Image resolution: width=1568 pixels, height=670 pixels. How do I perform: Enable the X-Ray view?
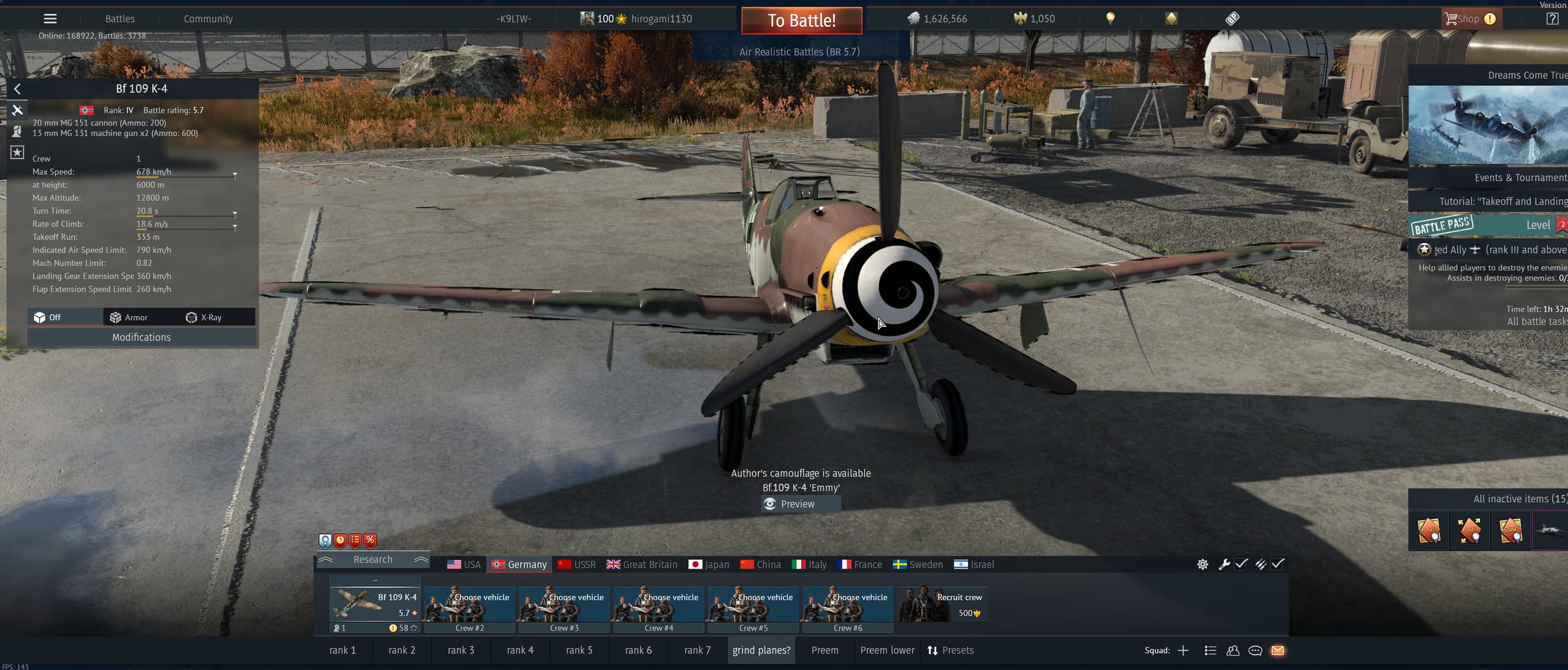204,317
